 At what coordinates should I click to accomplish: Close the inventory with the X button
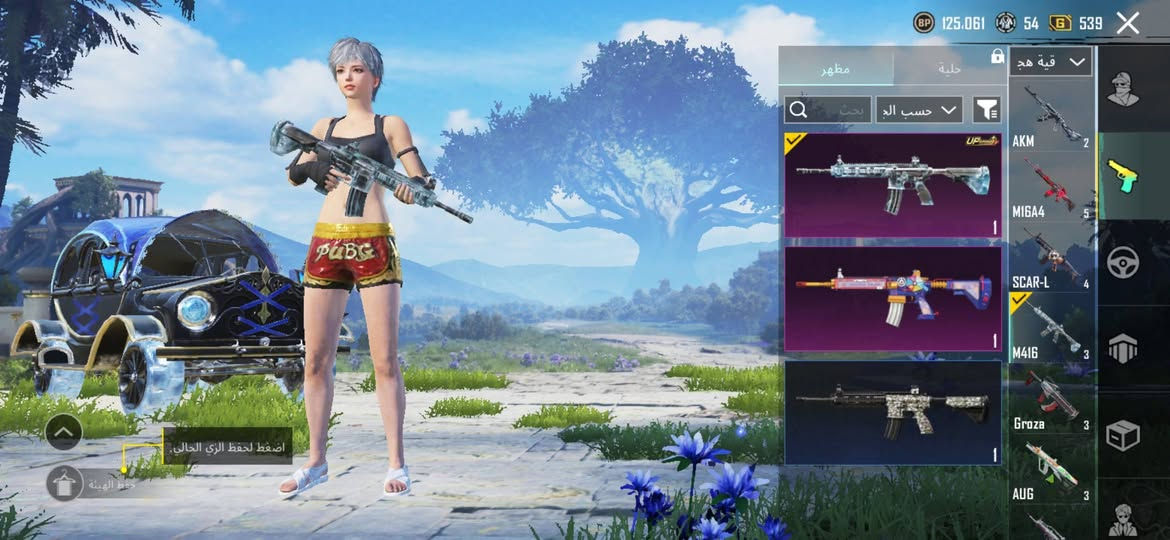[1128, 24]
